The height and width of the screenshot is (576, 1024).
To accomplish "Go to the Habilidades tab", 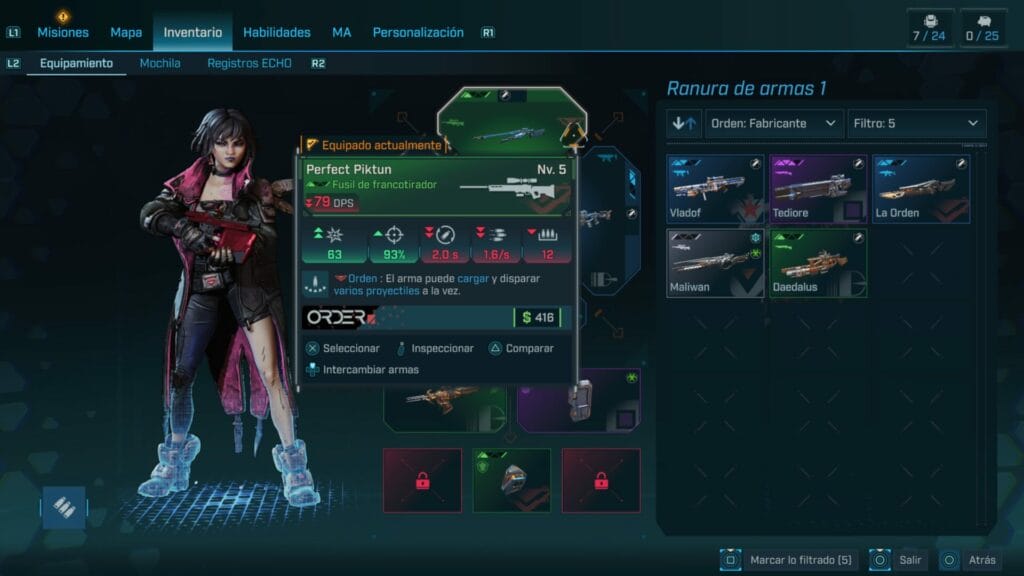I will (276, 32).
